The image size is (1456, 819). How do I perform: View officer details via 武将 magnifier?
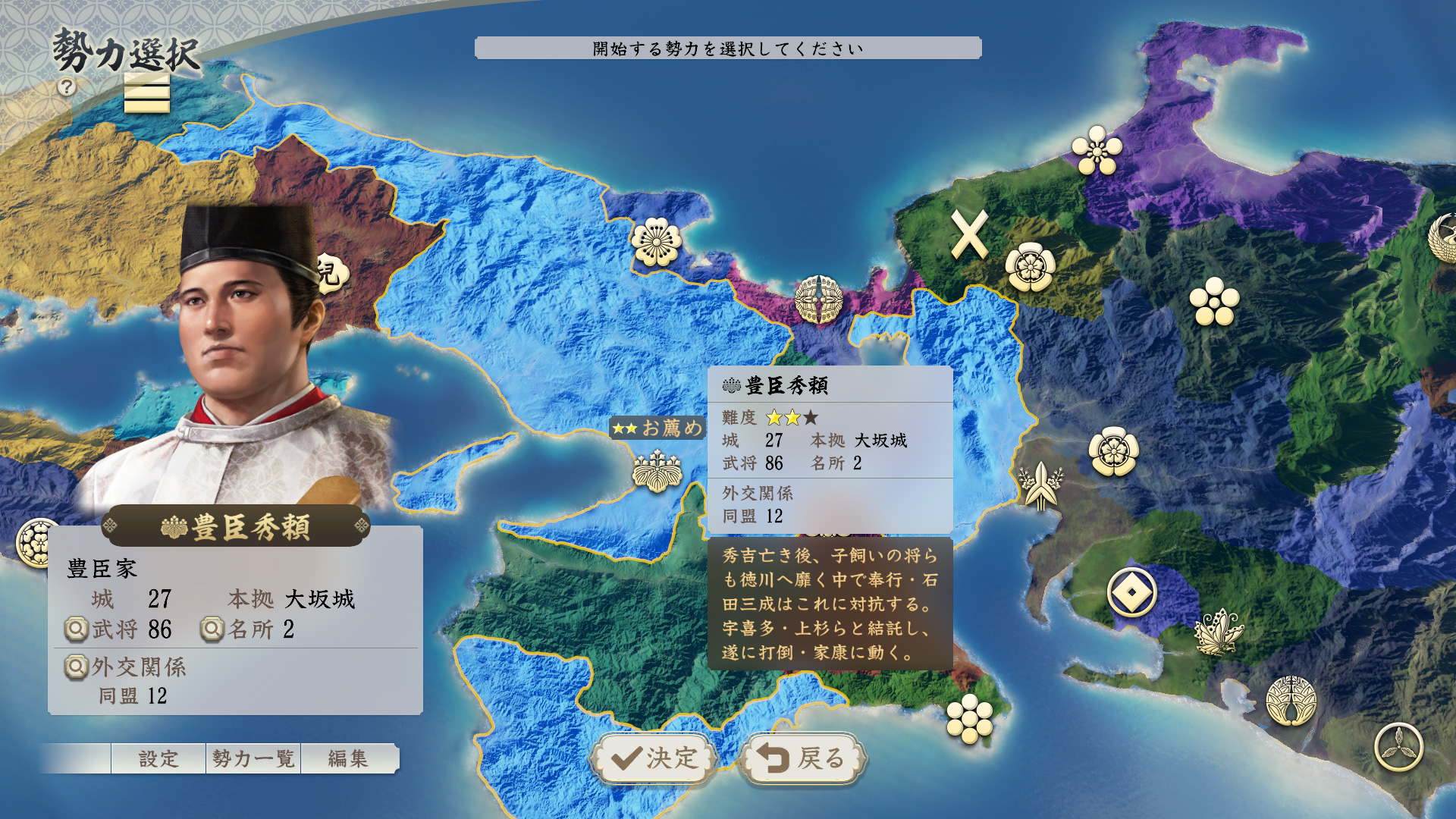tap(77, 629)
